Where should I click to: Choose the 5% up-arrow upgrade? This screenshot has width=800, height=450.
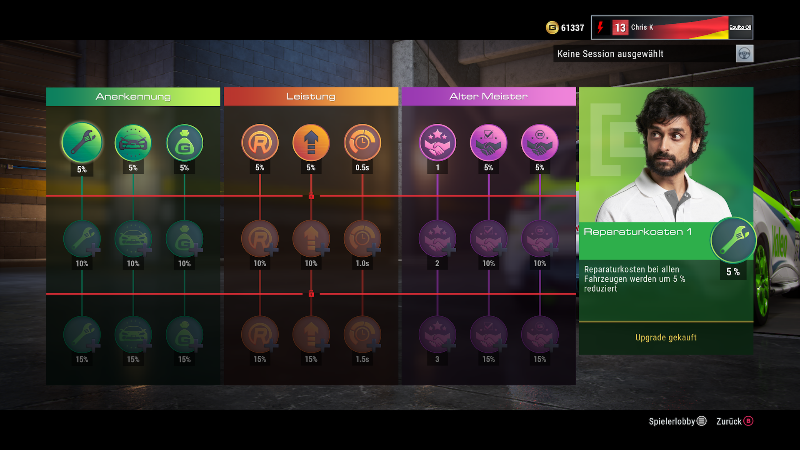(311, 142)
